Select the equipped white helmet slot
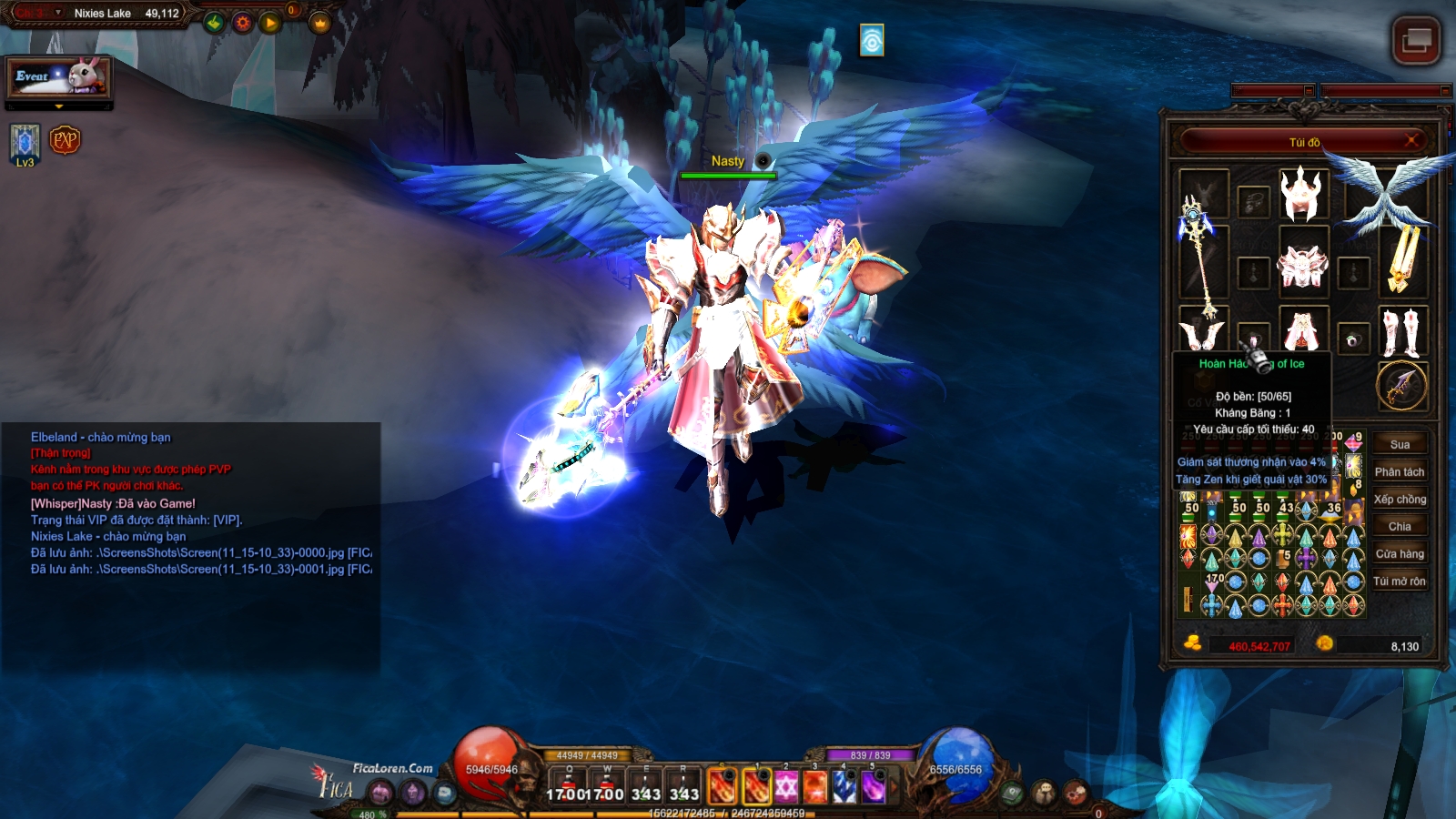This screenshot has height=819, width=1456. [1302, 195]
